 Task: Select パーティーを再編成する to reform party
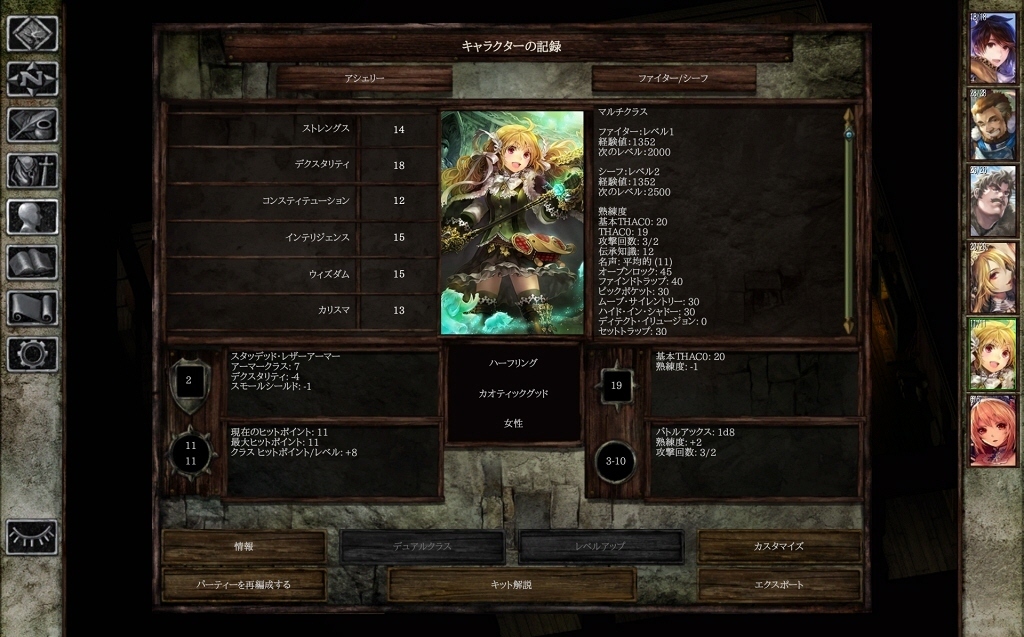(243, 584)
